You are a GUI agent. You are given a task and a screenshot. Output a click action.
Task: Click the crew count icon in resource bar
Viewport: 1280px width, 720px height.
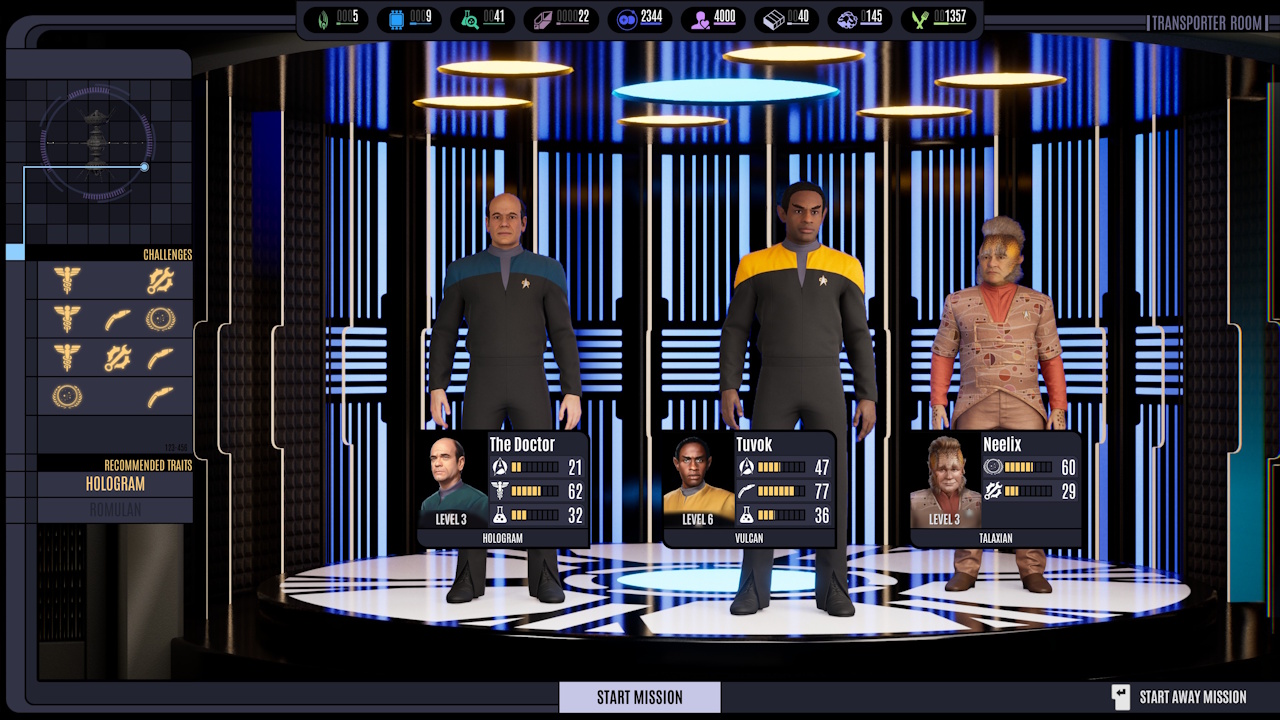[x=701, y=18]
